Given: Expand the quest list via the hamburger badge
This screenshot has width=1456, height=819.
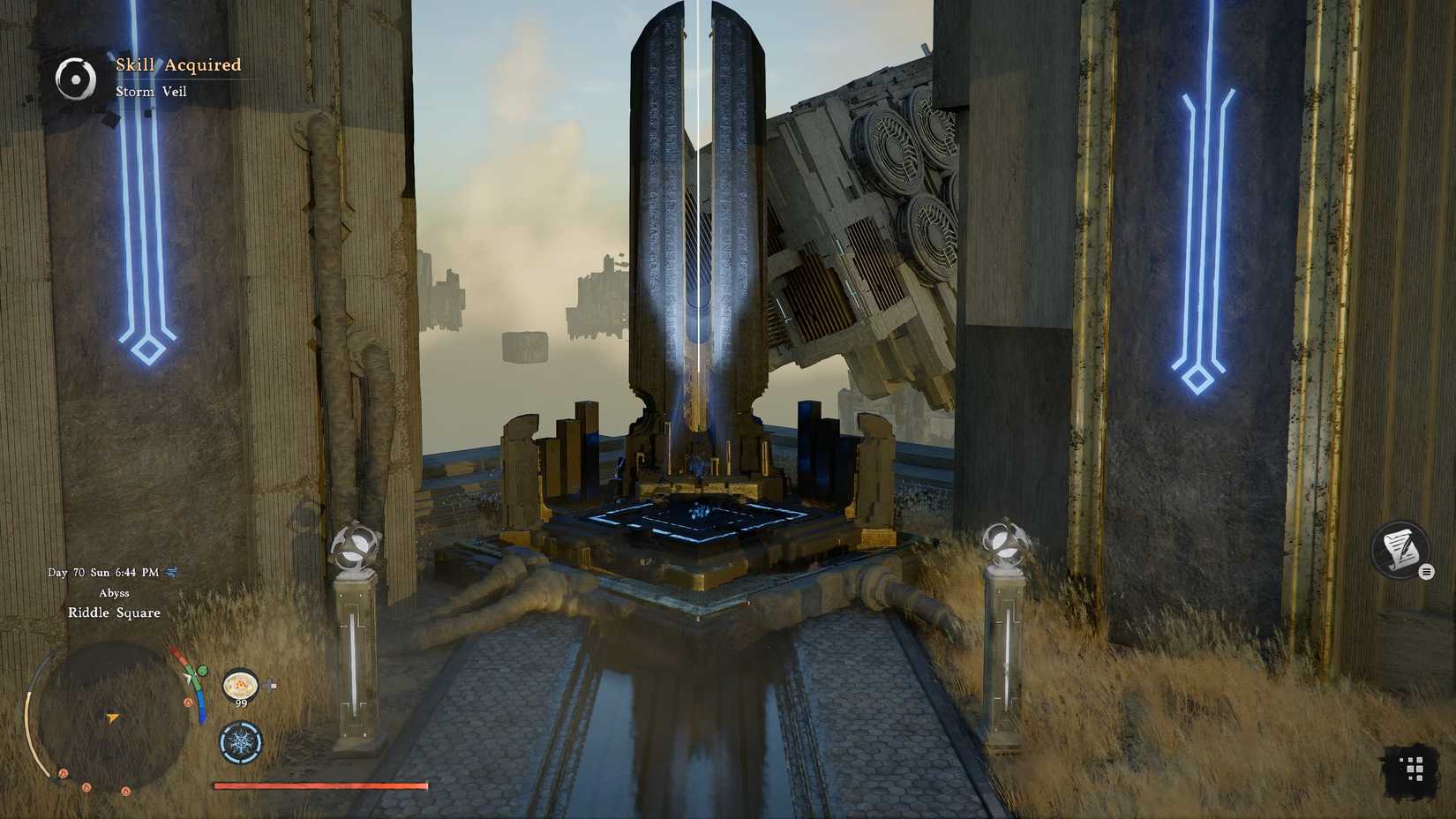Looking at the screenshot, I should [1427, 571].
